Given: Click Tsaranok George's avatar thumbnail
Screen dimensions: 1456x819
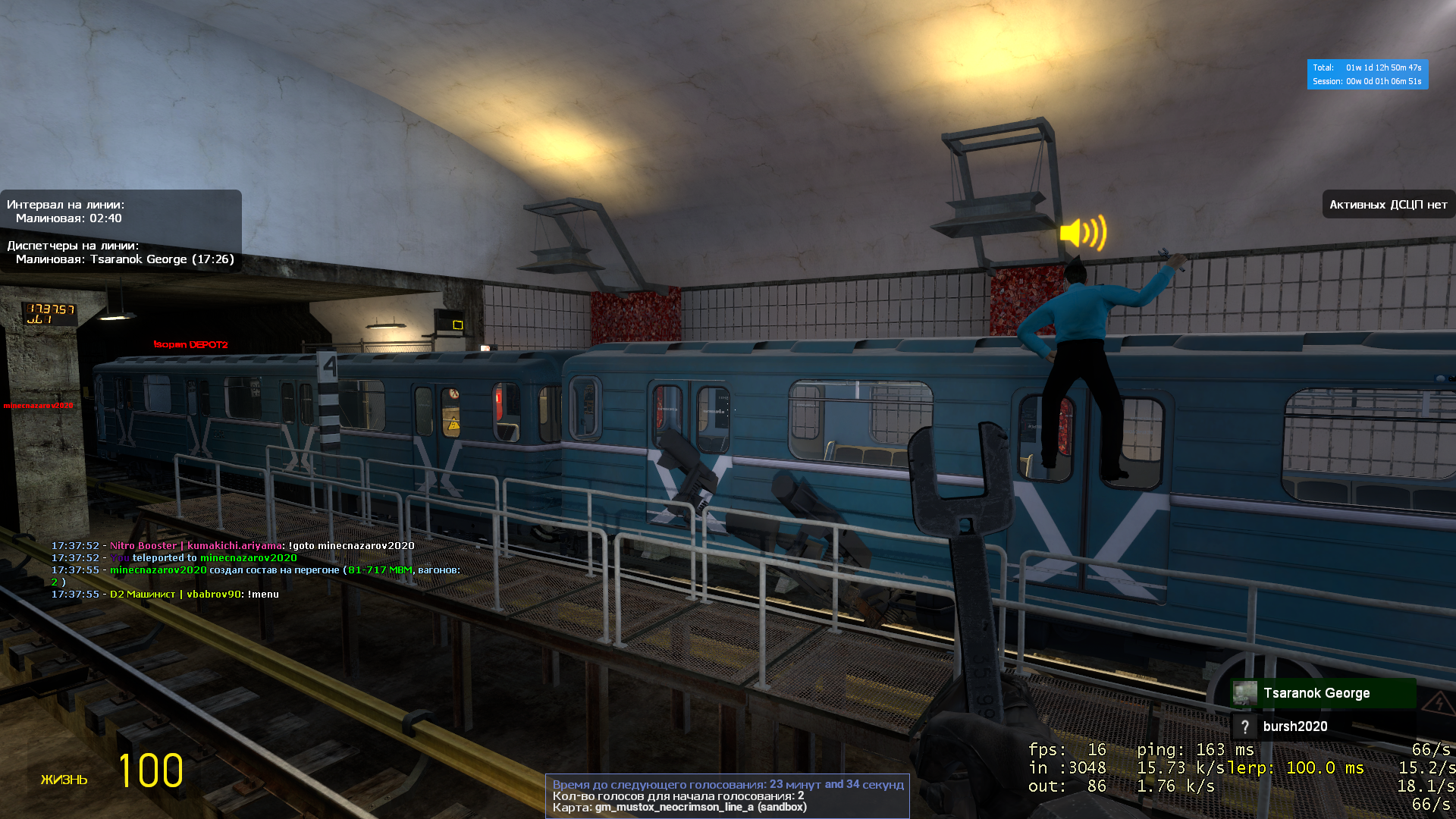Looking at the screenshot, I should click(1244, 692).
